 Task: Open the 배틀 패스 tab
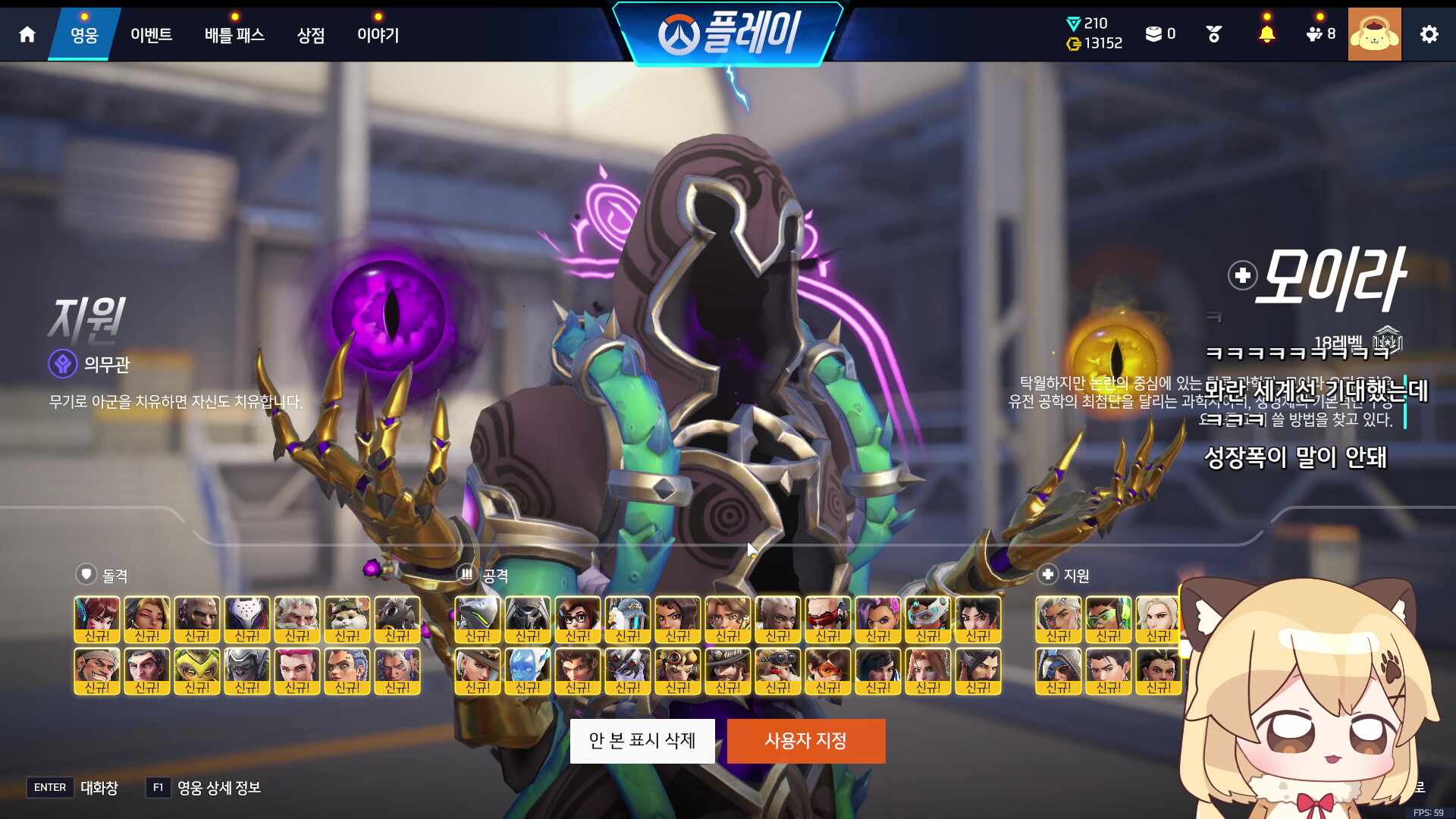(x=234, y=35)
